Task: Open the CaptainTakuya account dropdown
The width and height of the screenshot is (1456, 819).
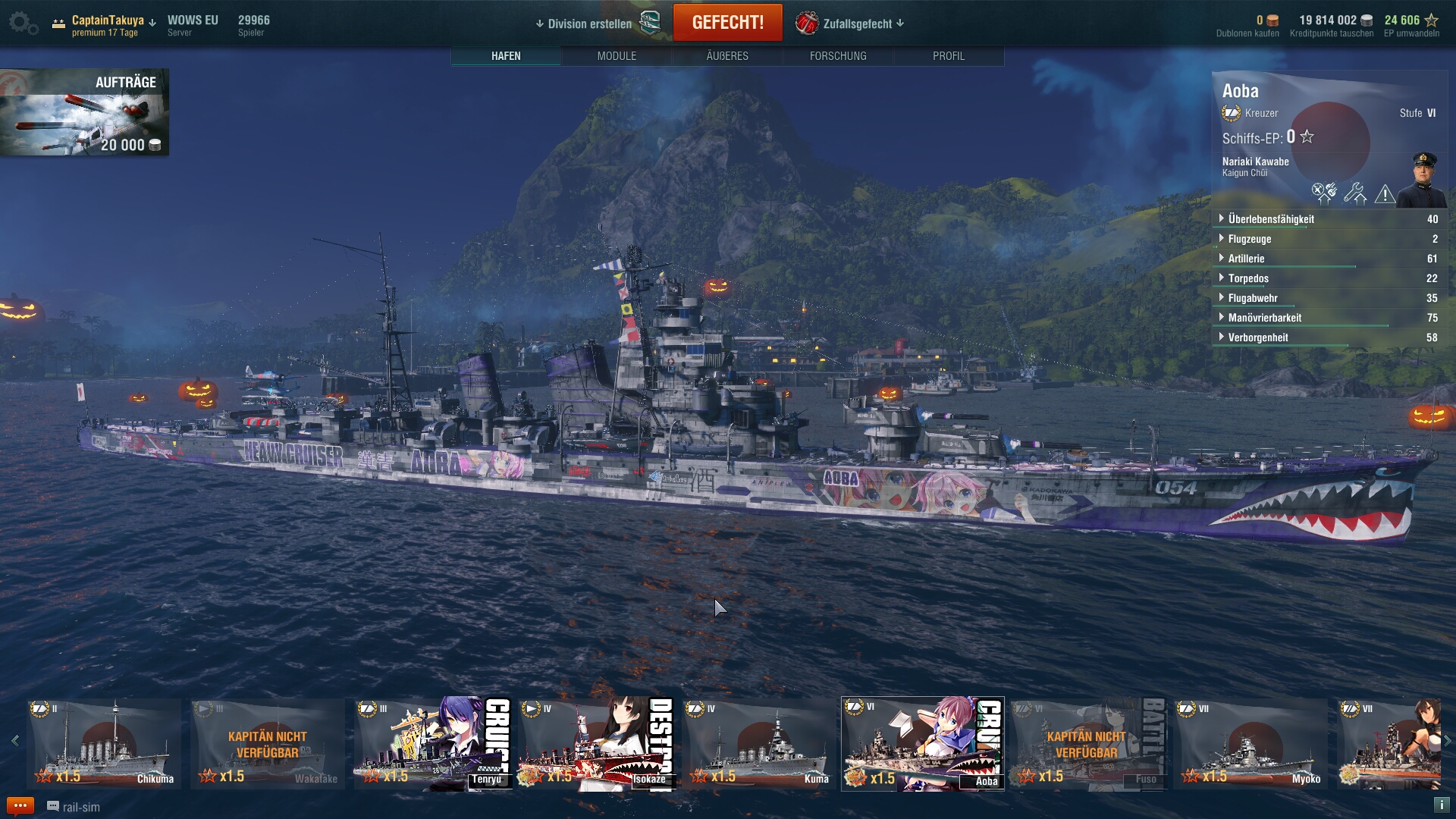Action: pyautogui.click(x=114, y=21)
